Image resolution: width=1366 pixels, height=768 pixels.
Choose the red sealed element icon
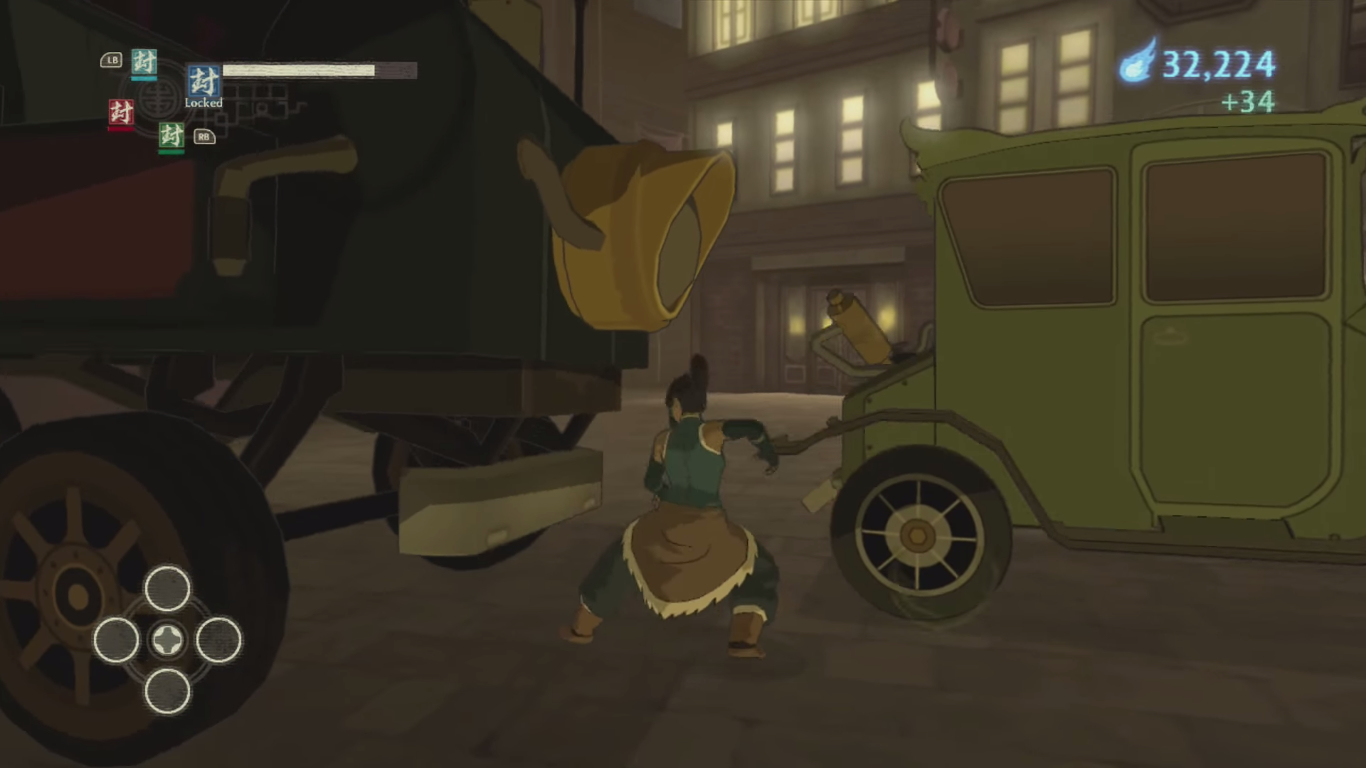pos(121,112)
